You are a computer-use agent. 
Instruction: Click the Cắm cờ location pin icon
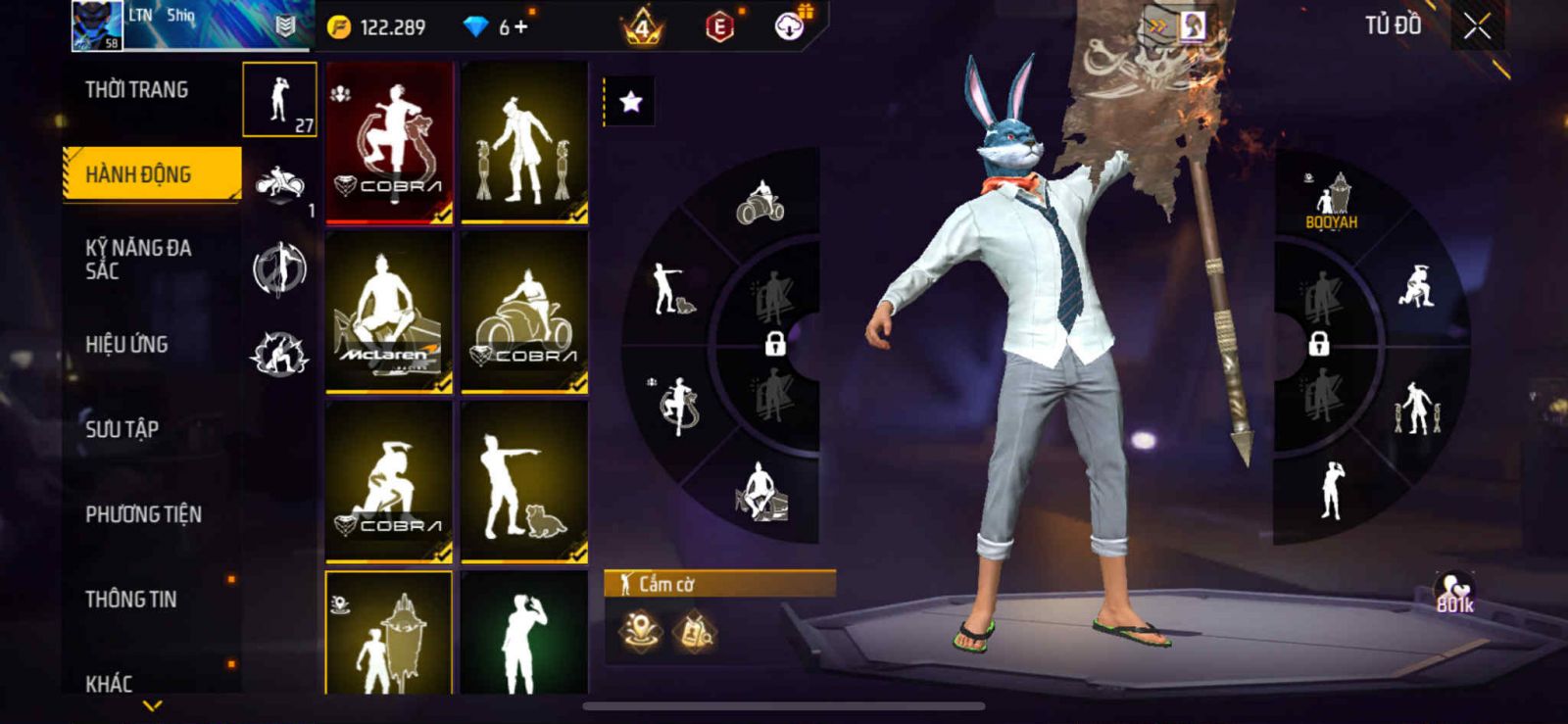[x=641, y=630]
